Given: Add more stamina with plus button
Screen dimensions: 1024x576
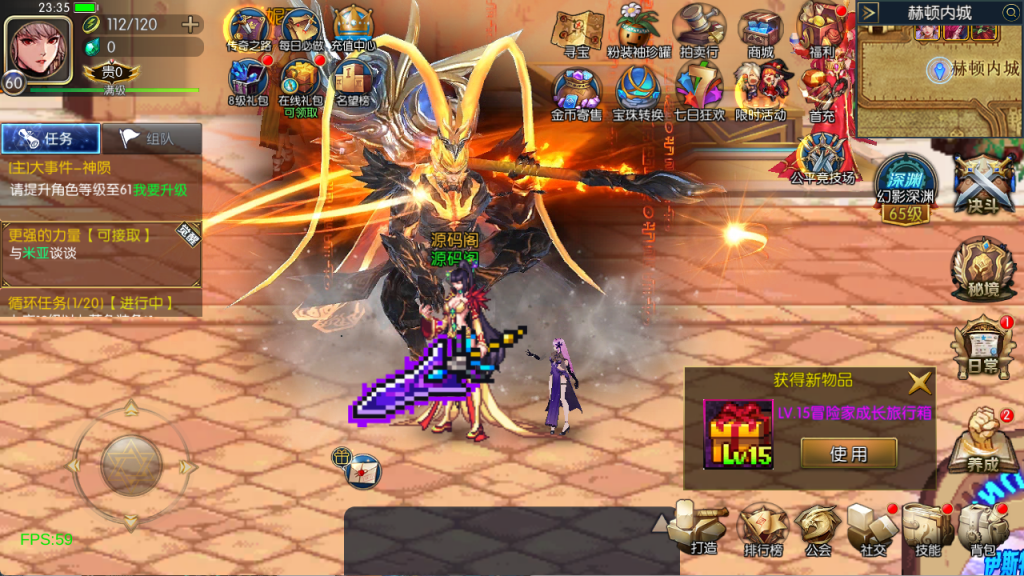Looking at the screenshot, I should [x=189, y=24].
